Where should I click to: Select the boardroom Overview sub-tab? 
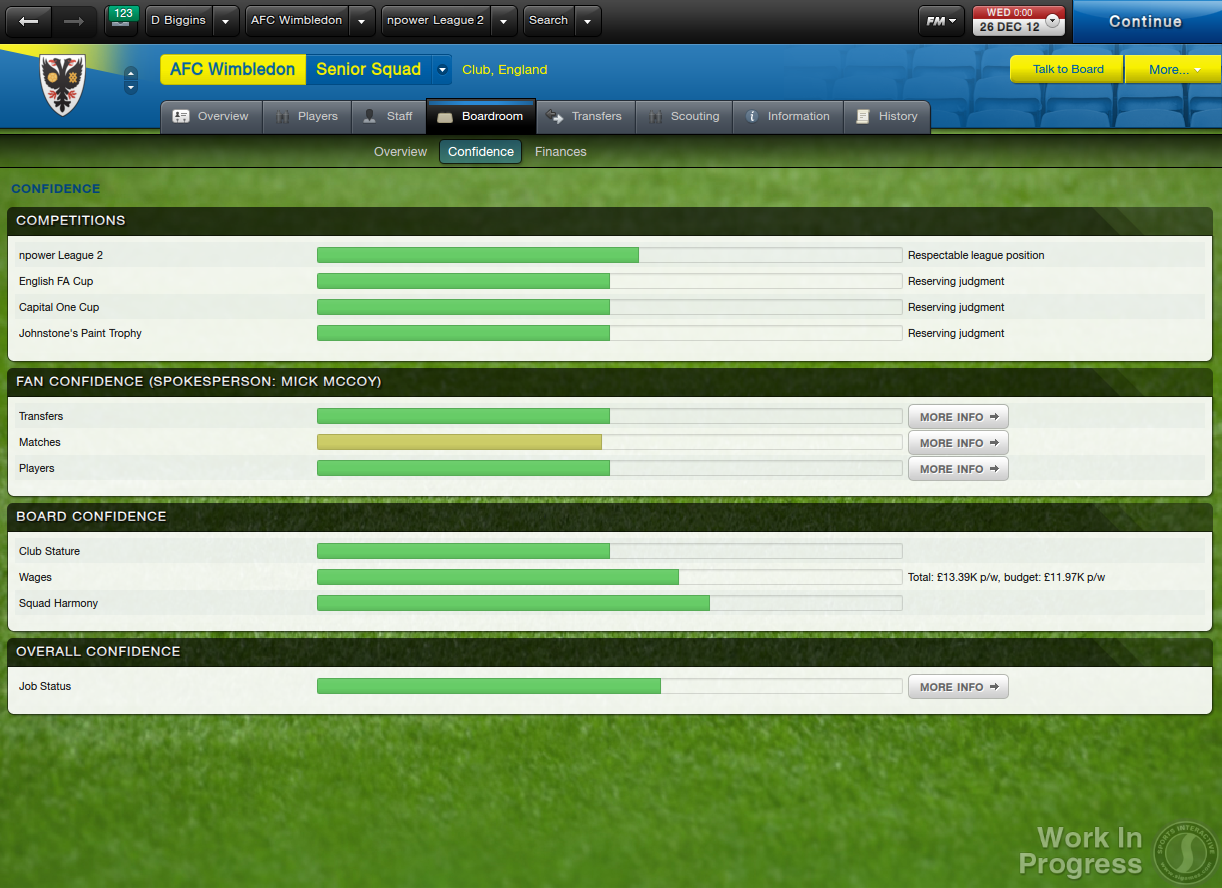point(400,152)
